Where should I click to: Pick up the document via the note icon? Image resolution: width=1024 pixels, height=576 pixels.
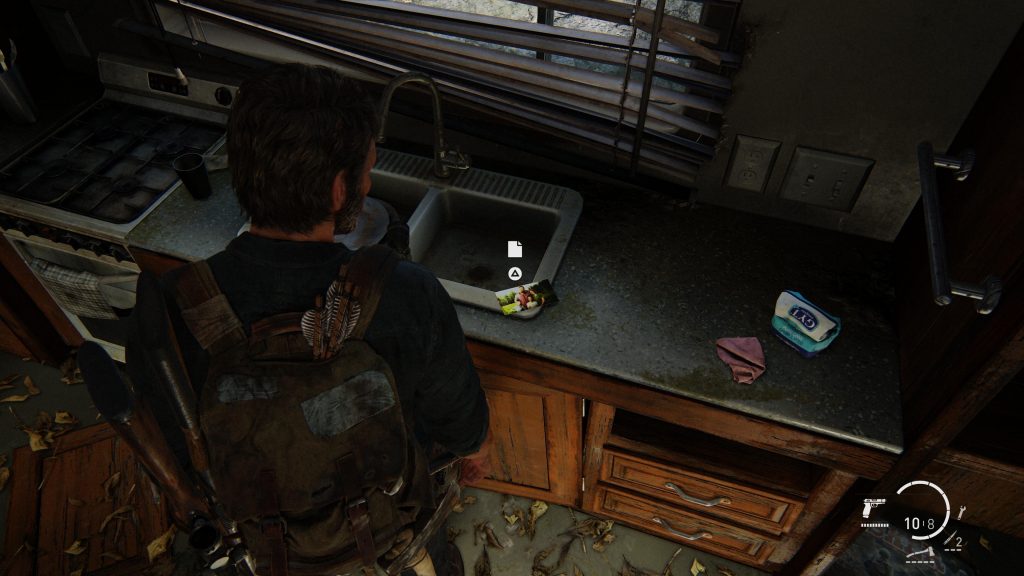click(x=514, y=249)
